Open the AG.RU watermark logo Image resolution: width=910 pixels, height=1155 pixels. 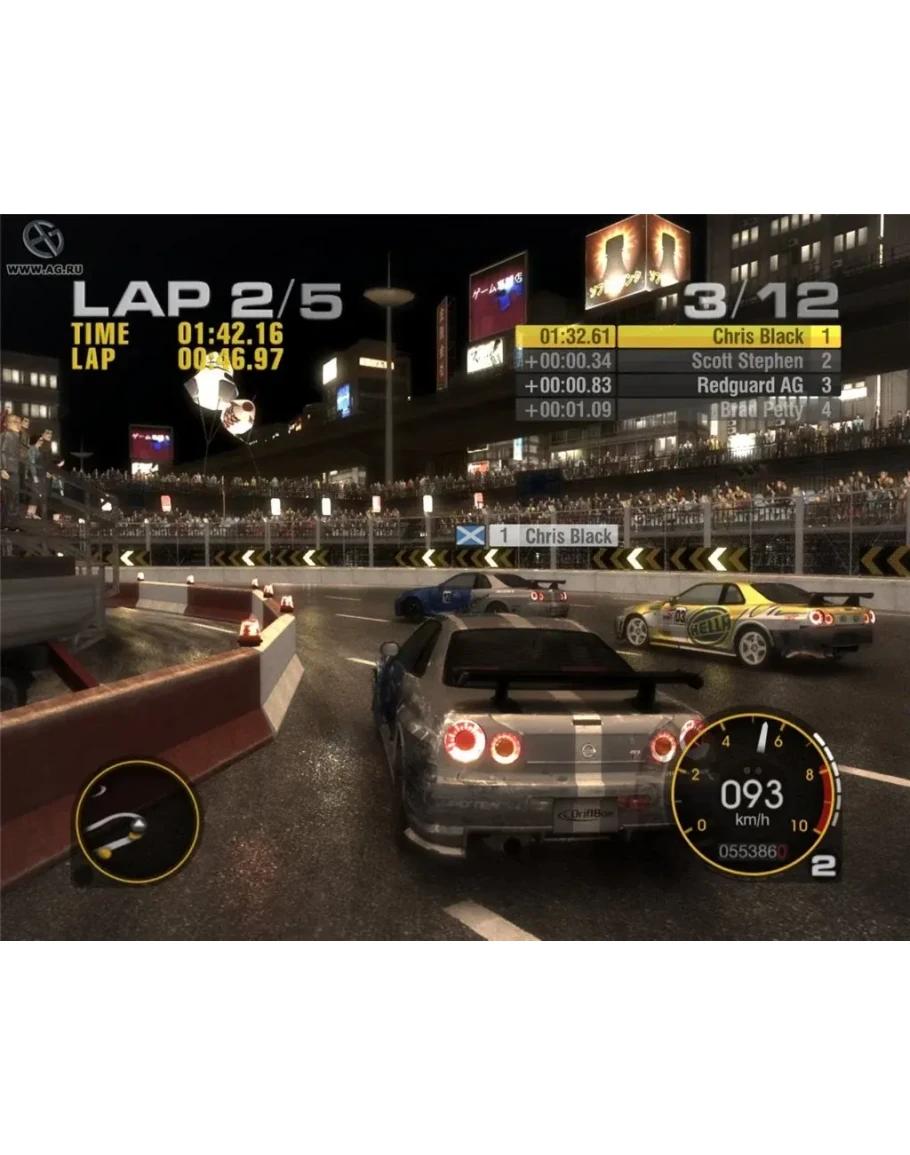click(x=43, y=243)
